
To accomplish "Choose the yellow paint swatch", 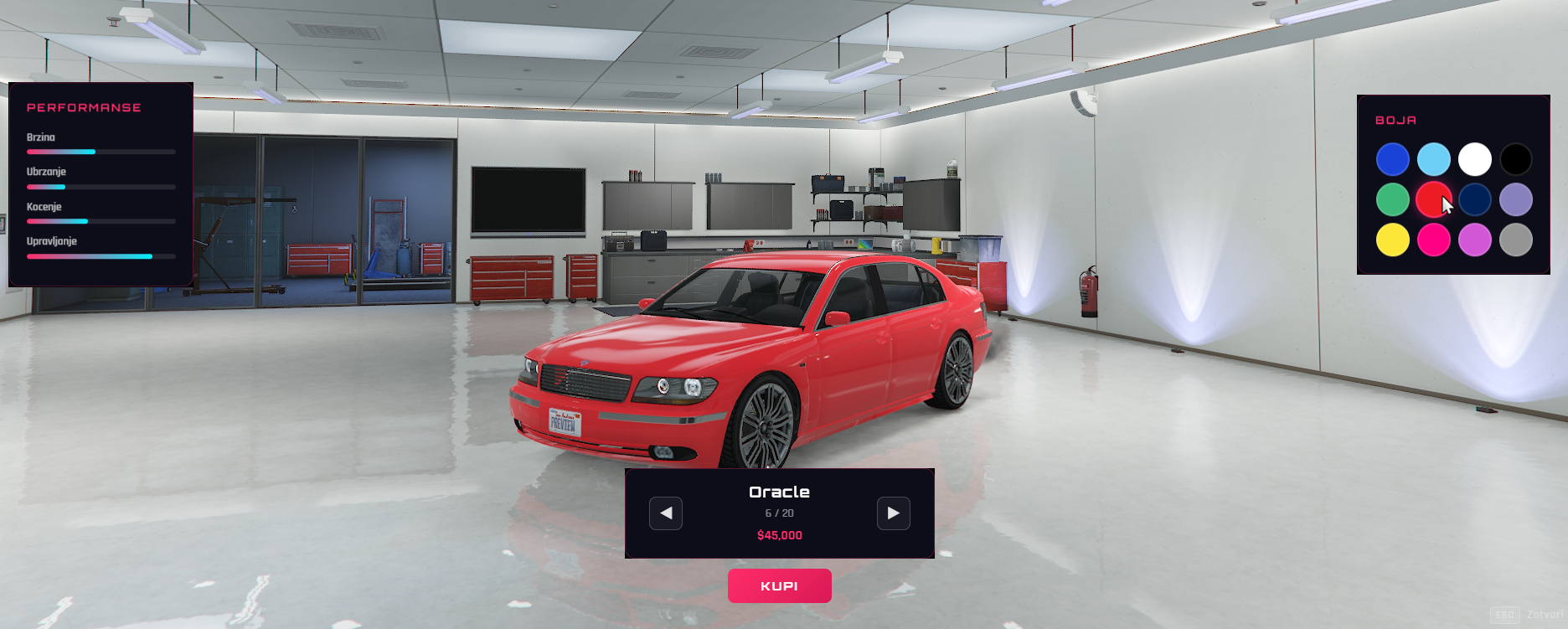I will pos(1392,240).
